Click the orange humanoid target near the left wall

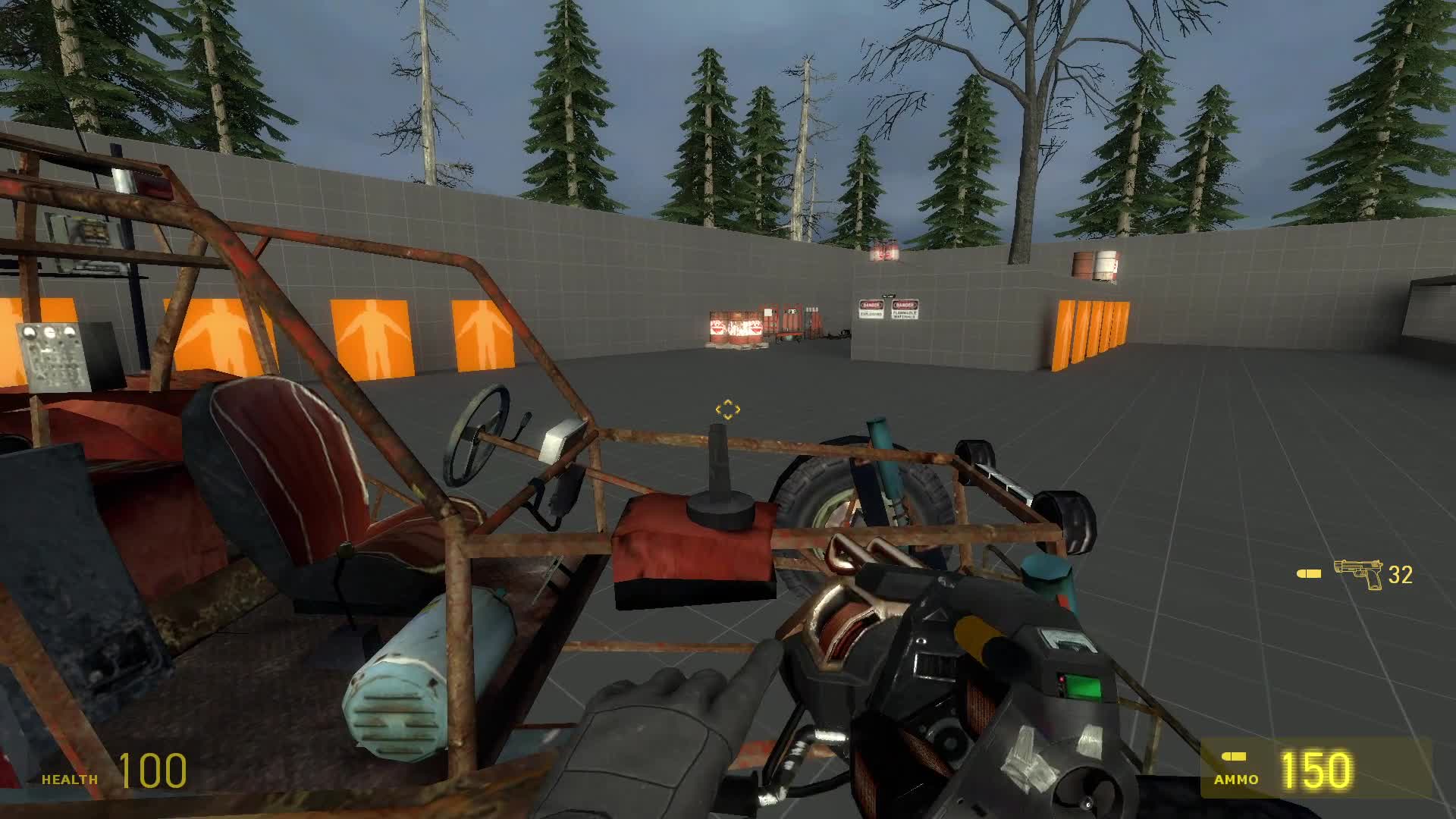coord(372,336)
